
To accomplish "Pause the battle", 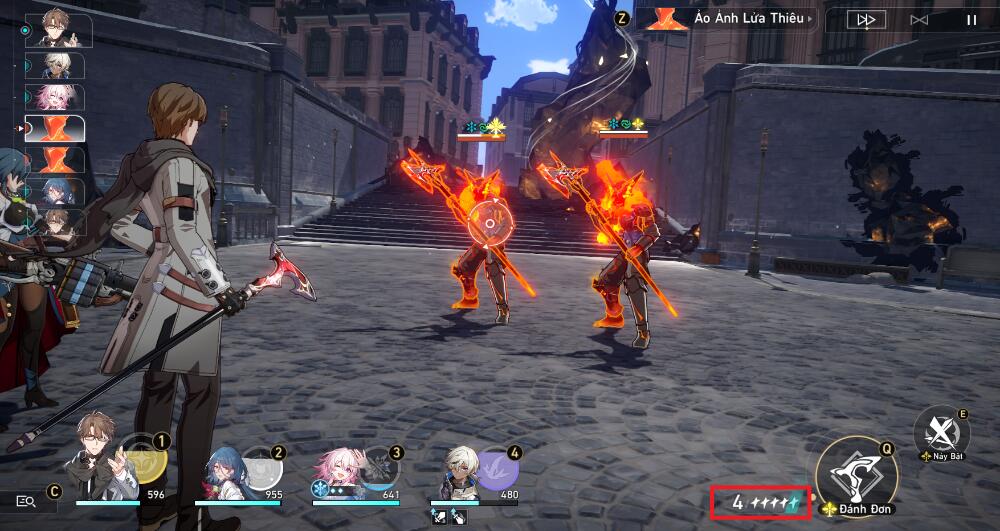I will (971, 19).
